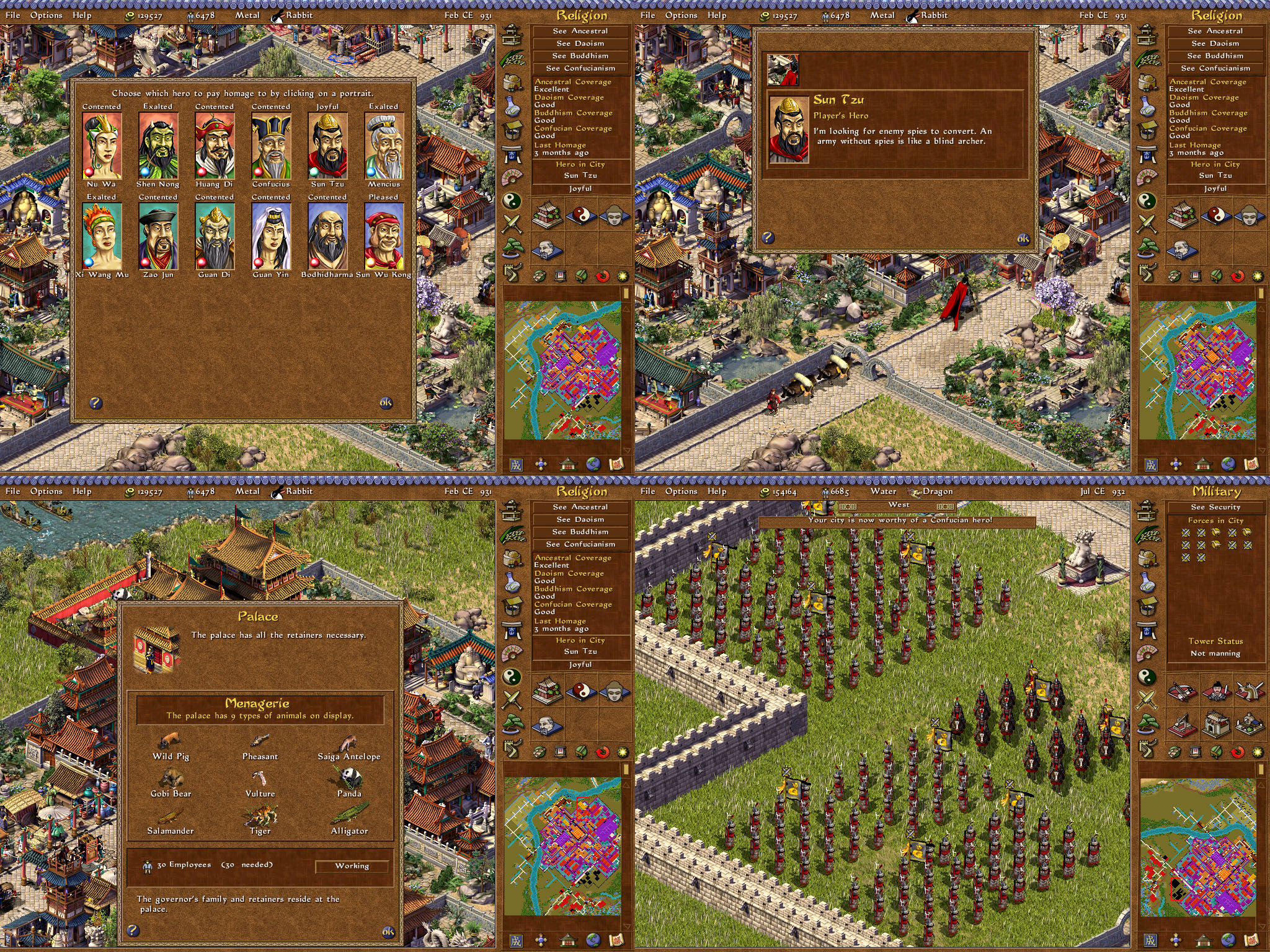Choose the Shen Nong hero portrait

pyautogui.click(x=158, y=146)
